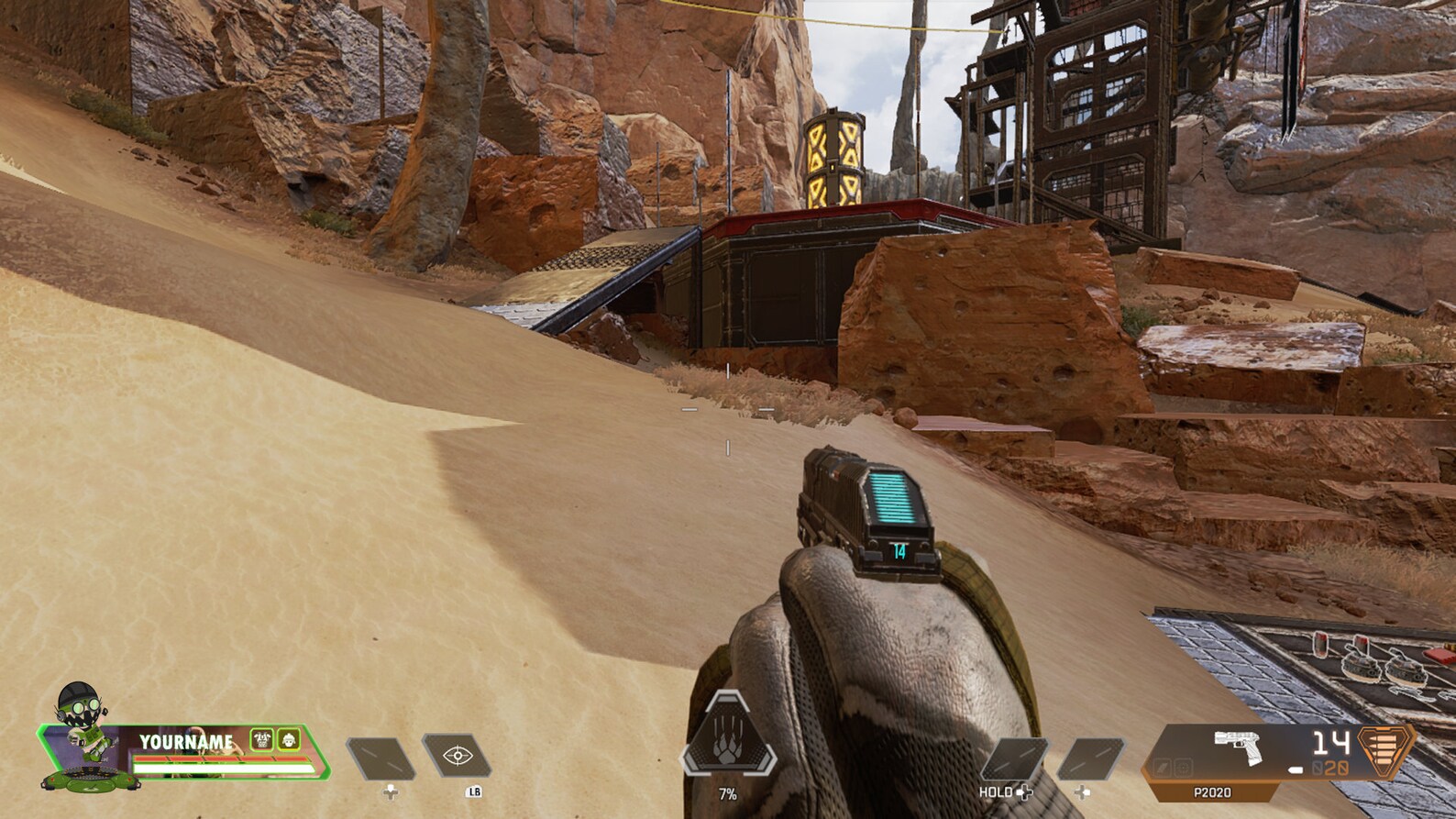Viewport: 1456px width, 819px height.
Task: Click the magazine attachment slot on the weapon panel
Action: point(1161,769)
